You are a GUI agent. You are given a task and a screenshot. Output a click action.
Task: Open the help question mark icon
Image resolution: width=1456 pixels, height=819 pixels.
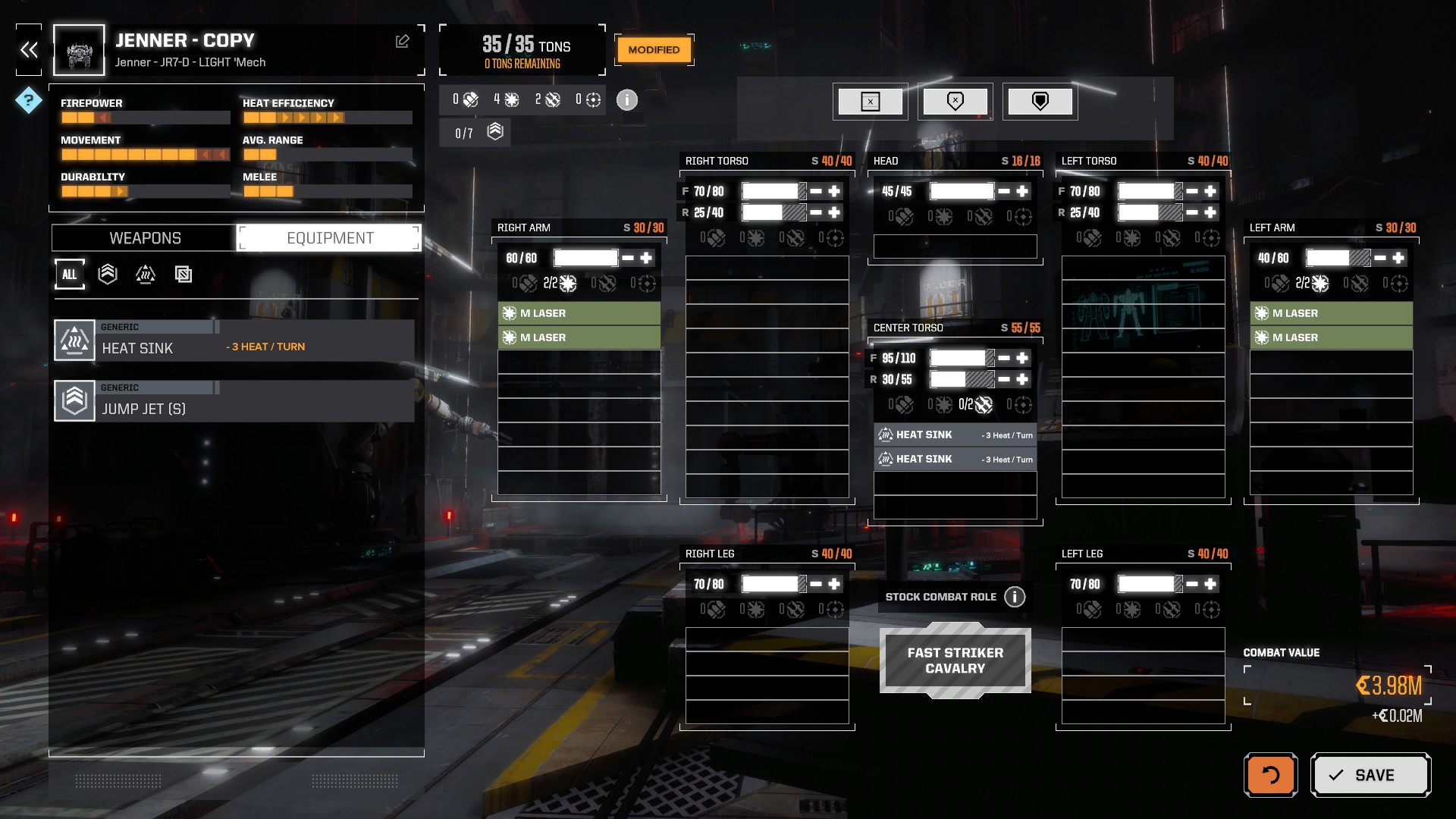28,100
